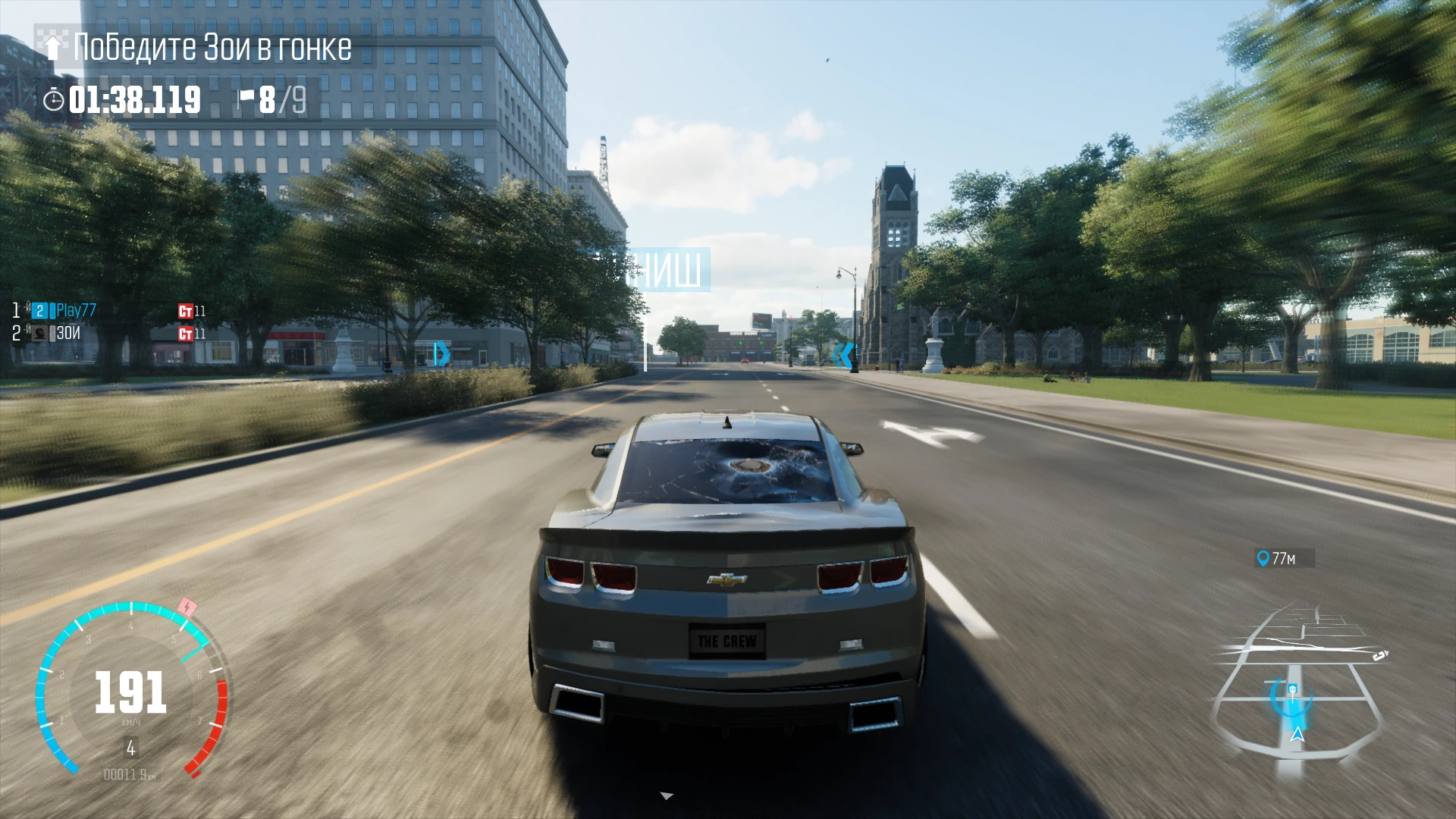Click the nitro lightning bolt icon
Image resolution: width=1456 pixels, height=819 pixels.
click(x=187, y=607)
